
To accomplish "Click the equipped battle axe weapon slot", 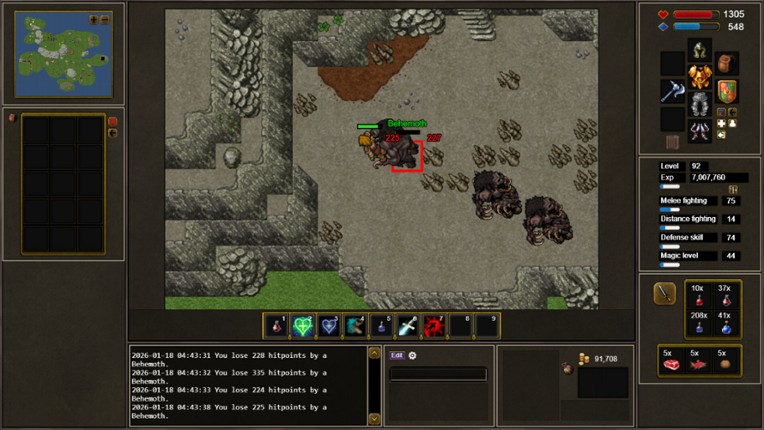I will pyautogui.click(x=672, y=92).
